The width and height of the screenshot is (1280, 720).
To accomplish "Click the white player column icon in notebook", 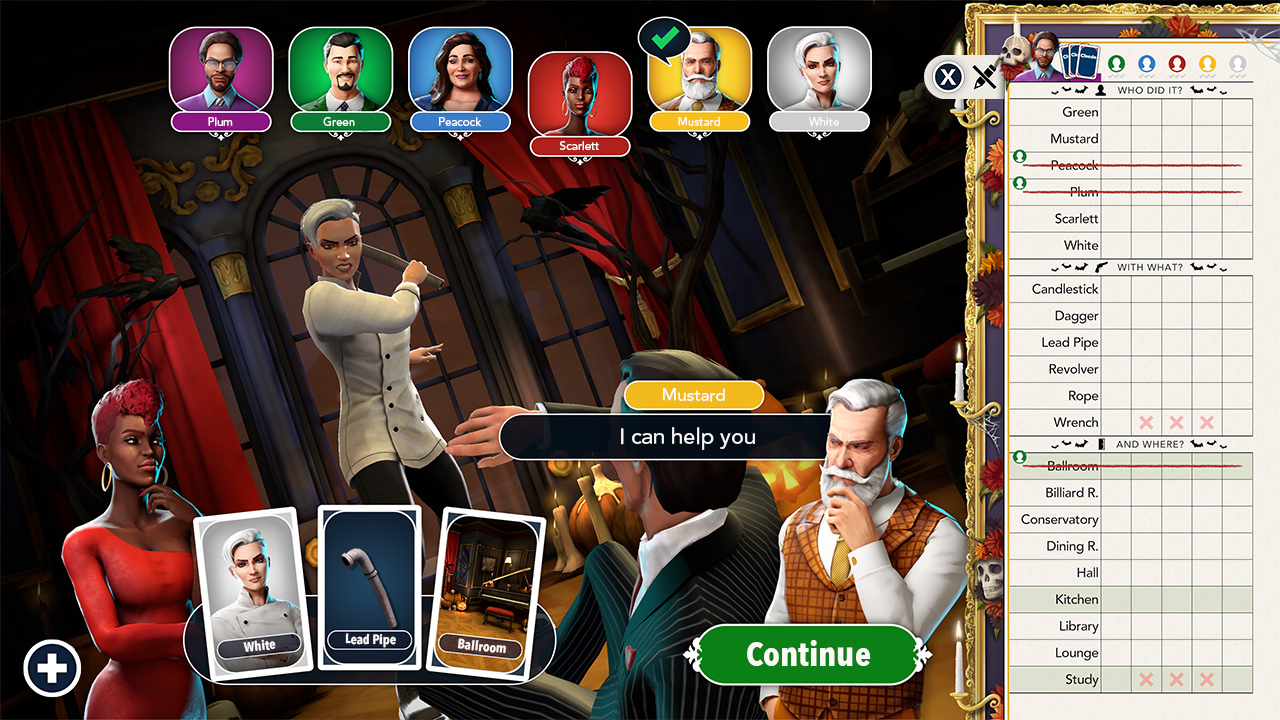I will pos(1236,64).
